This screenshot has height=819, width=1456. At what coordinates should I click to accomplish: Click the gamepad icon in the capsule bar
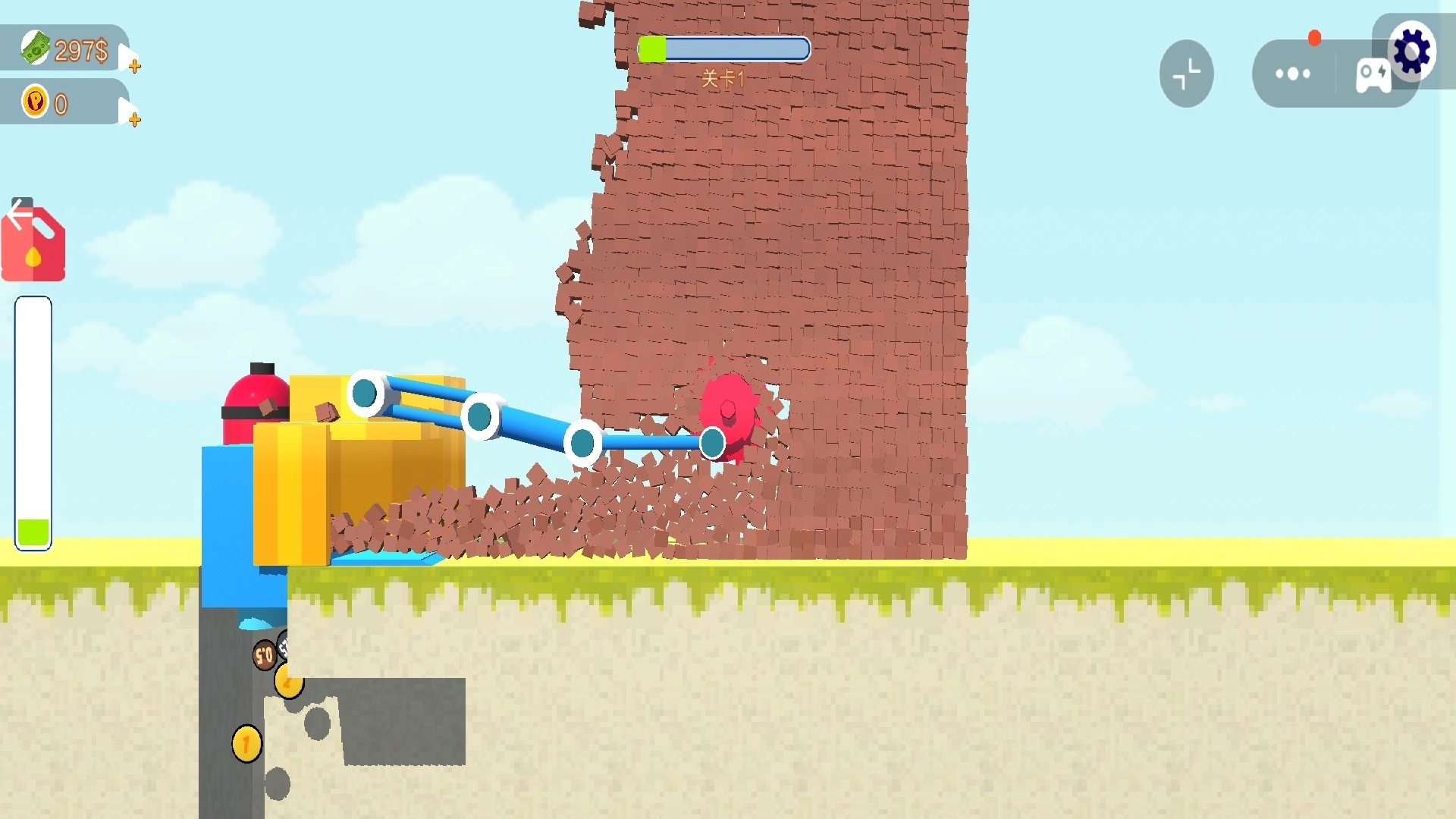pos(1372,75)
